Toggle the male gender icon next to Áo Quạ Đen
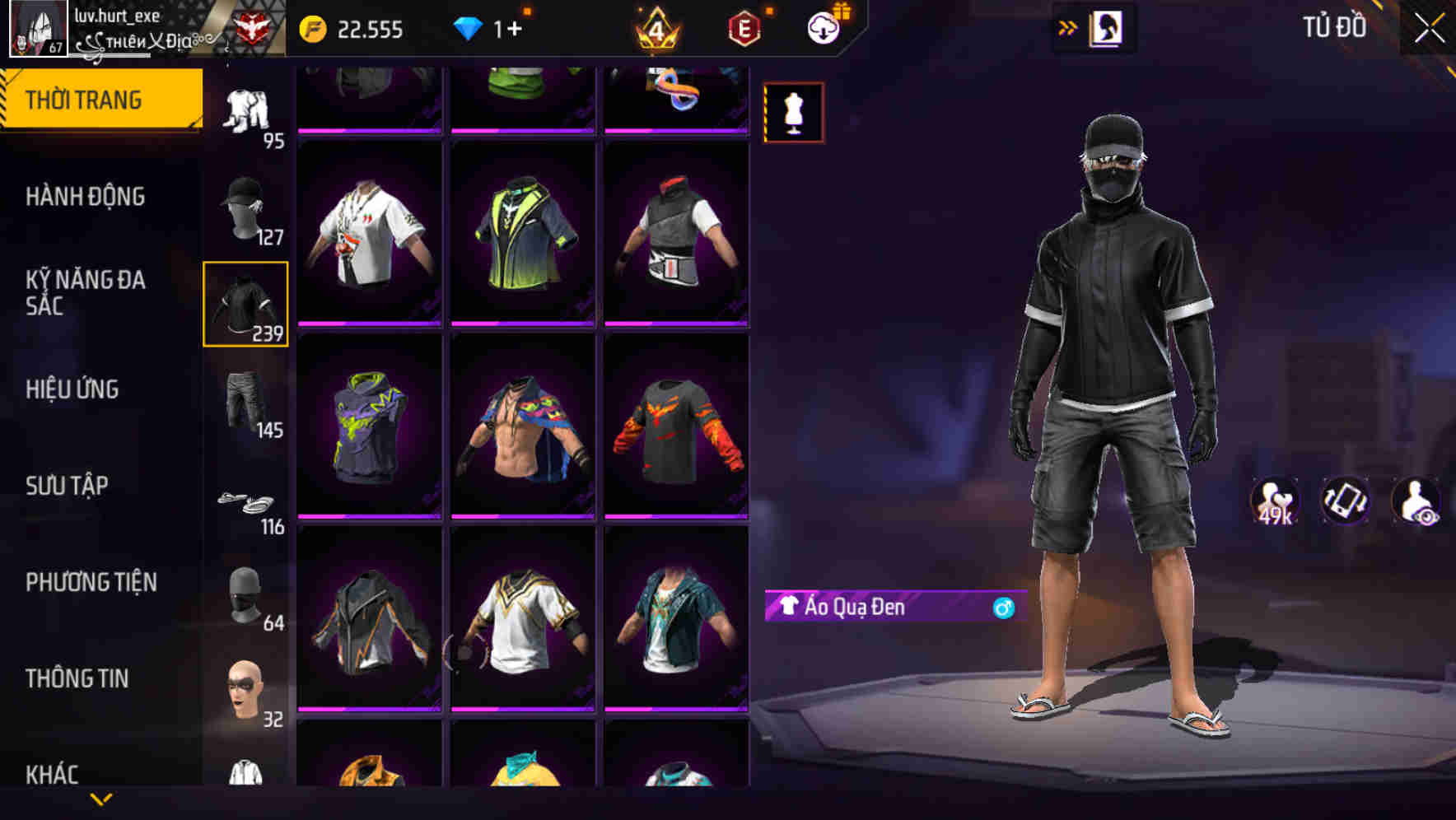1456x820 pixels. point(1001,609)
